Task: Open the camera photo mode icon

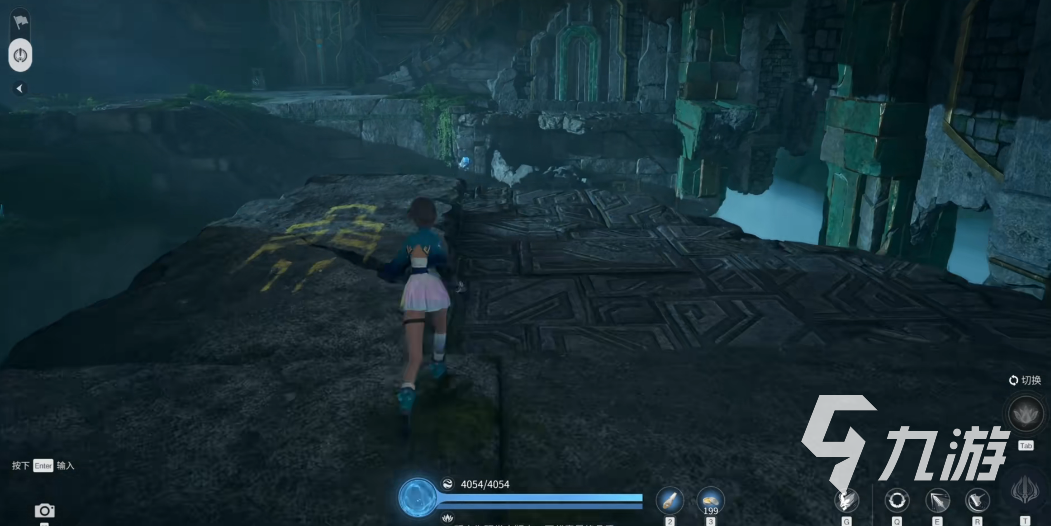Action: coord(44,511)
